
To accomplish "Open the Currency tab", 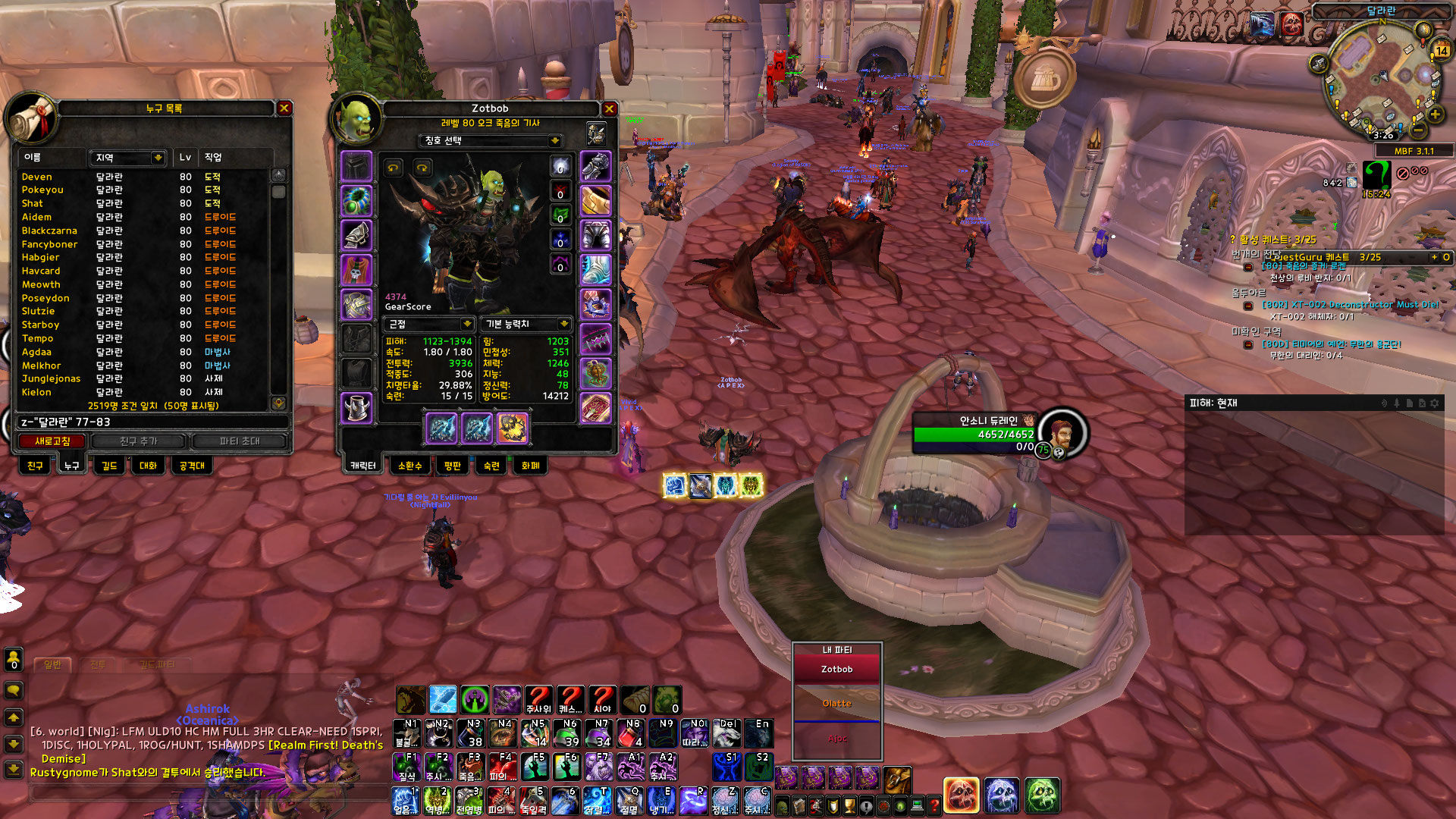I will (x=531, y=466).
